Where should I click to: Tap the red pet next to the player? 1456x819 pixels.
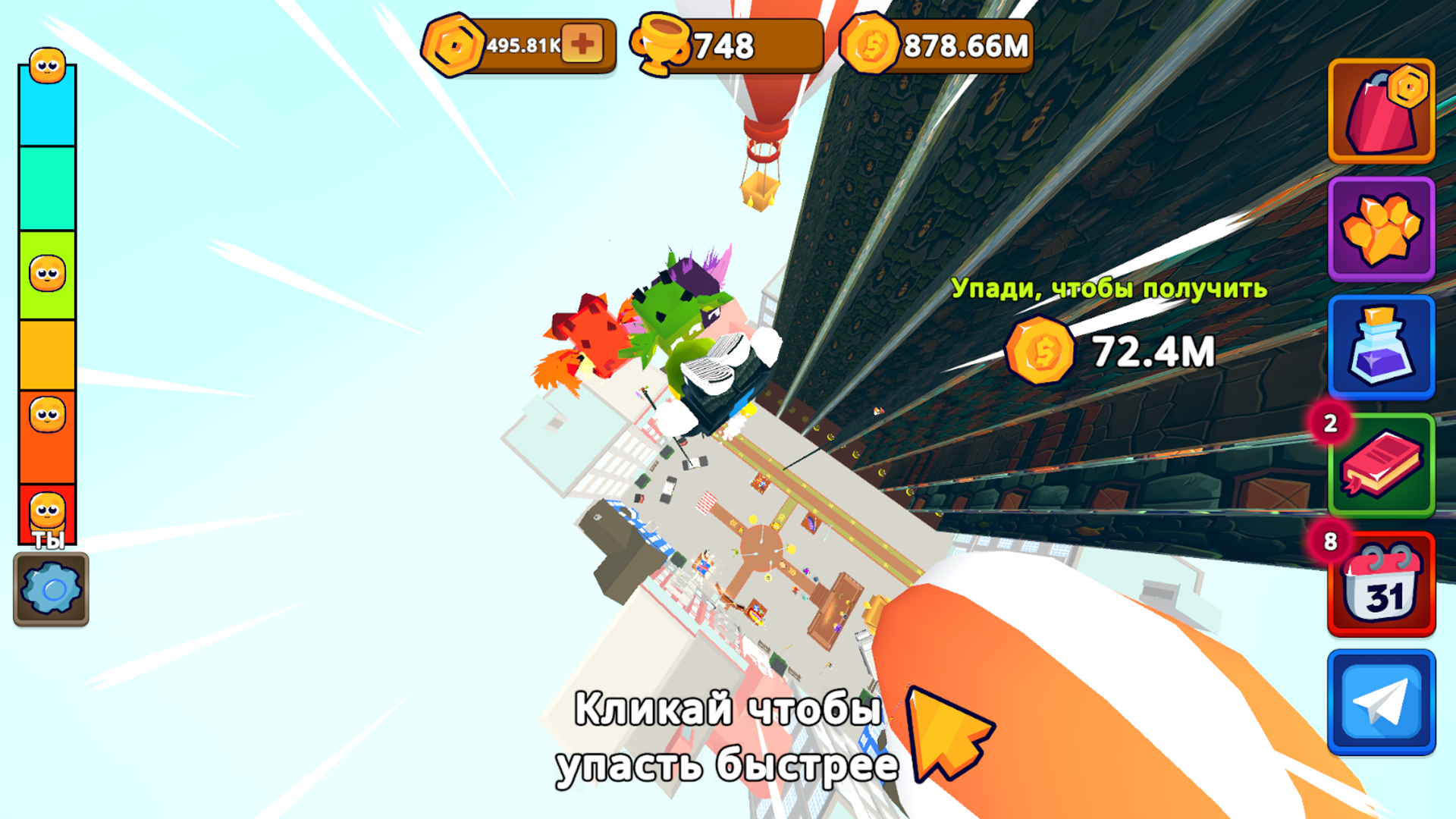click(588, 334)
